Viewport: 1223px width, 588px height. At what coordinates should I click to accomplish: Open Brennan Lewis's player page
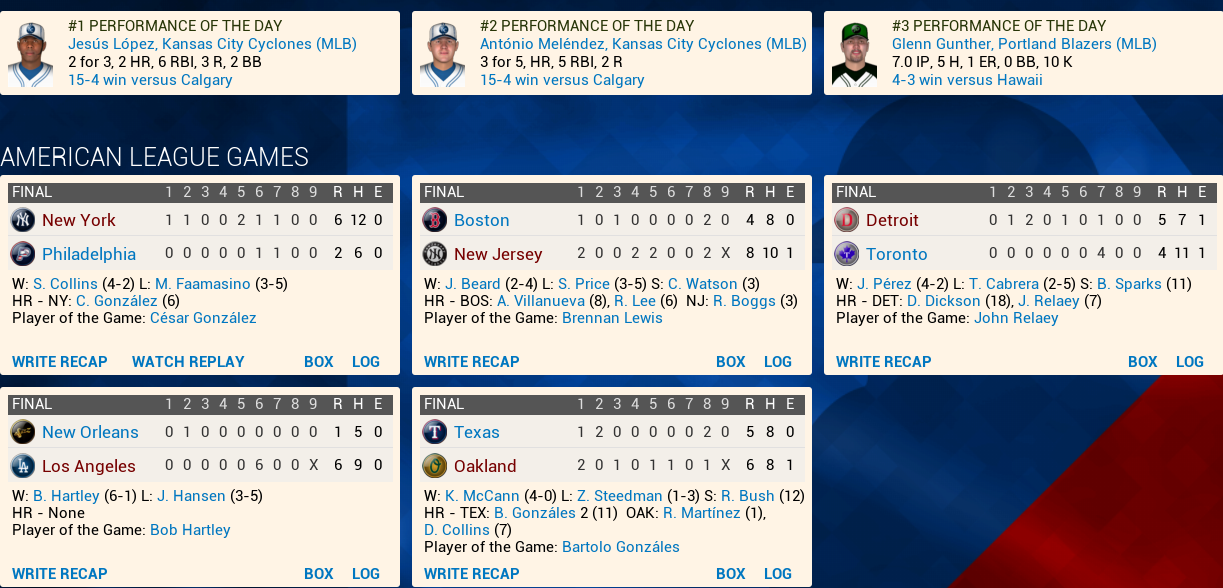pos(612,318)
